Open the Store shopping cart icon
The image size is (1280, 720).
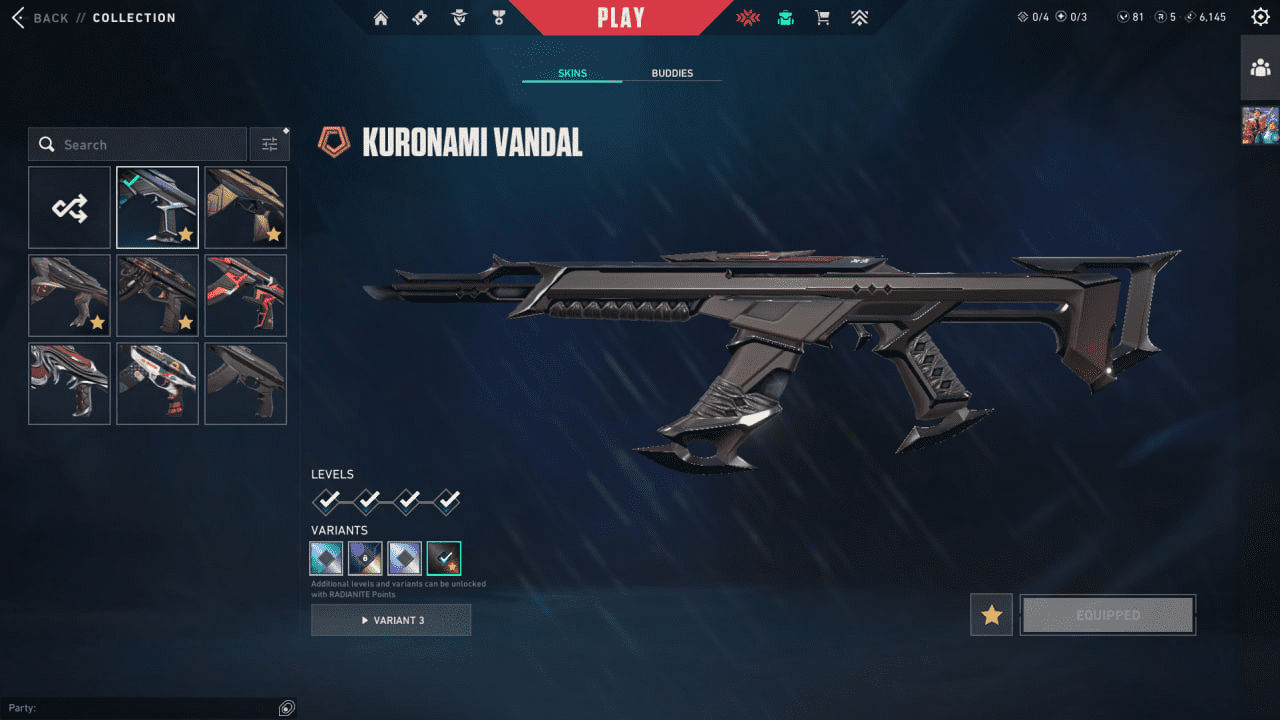pos(822,17)
